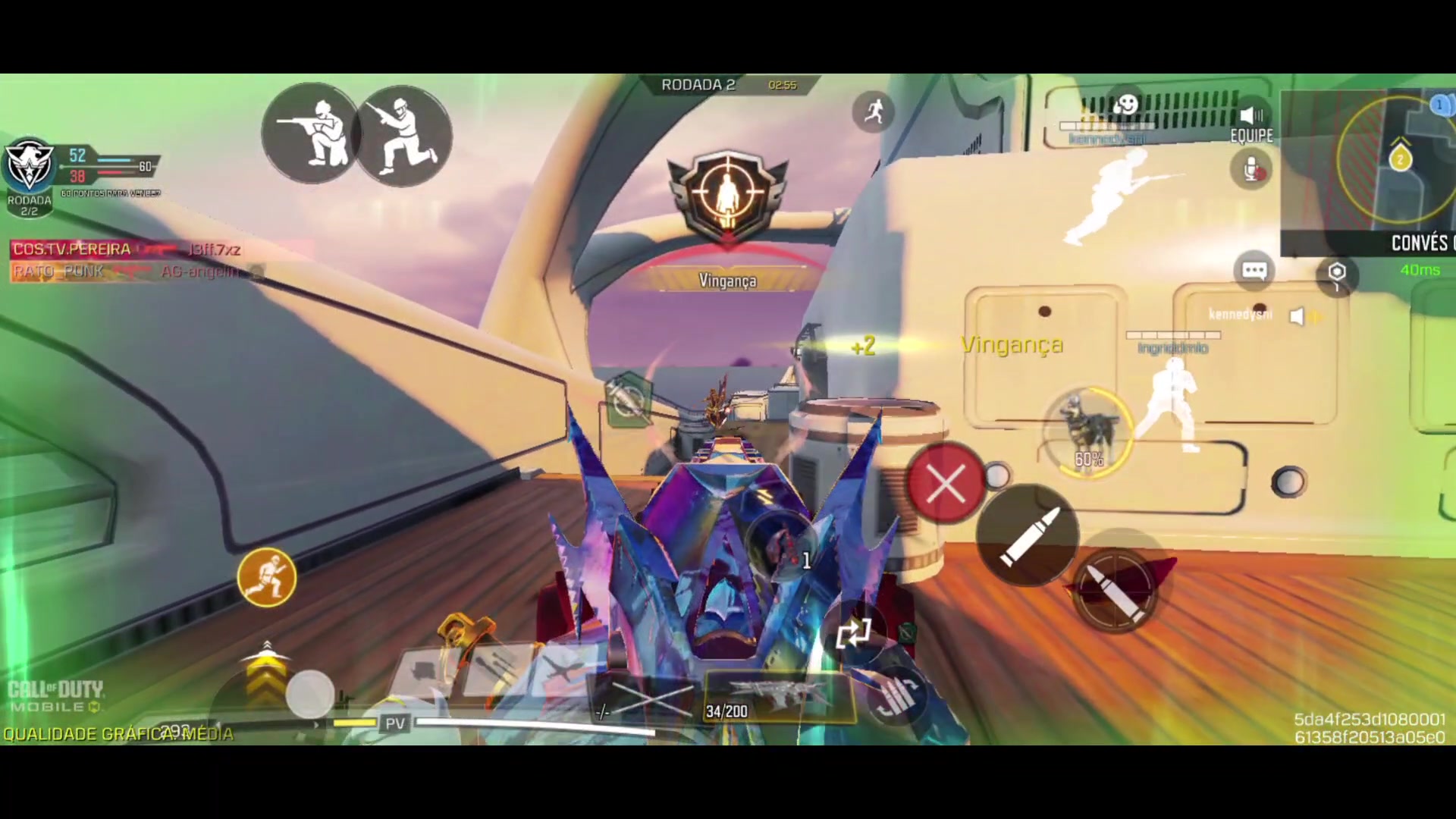Tap the yellow slide icon on the left
1456x819 pixels.
point(266,578)
